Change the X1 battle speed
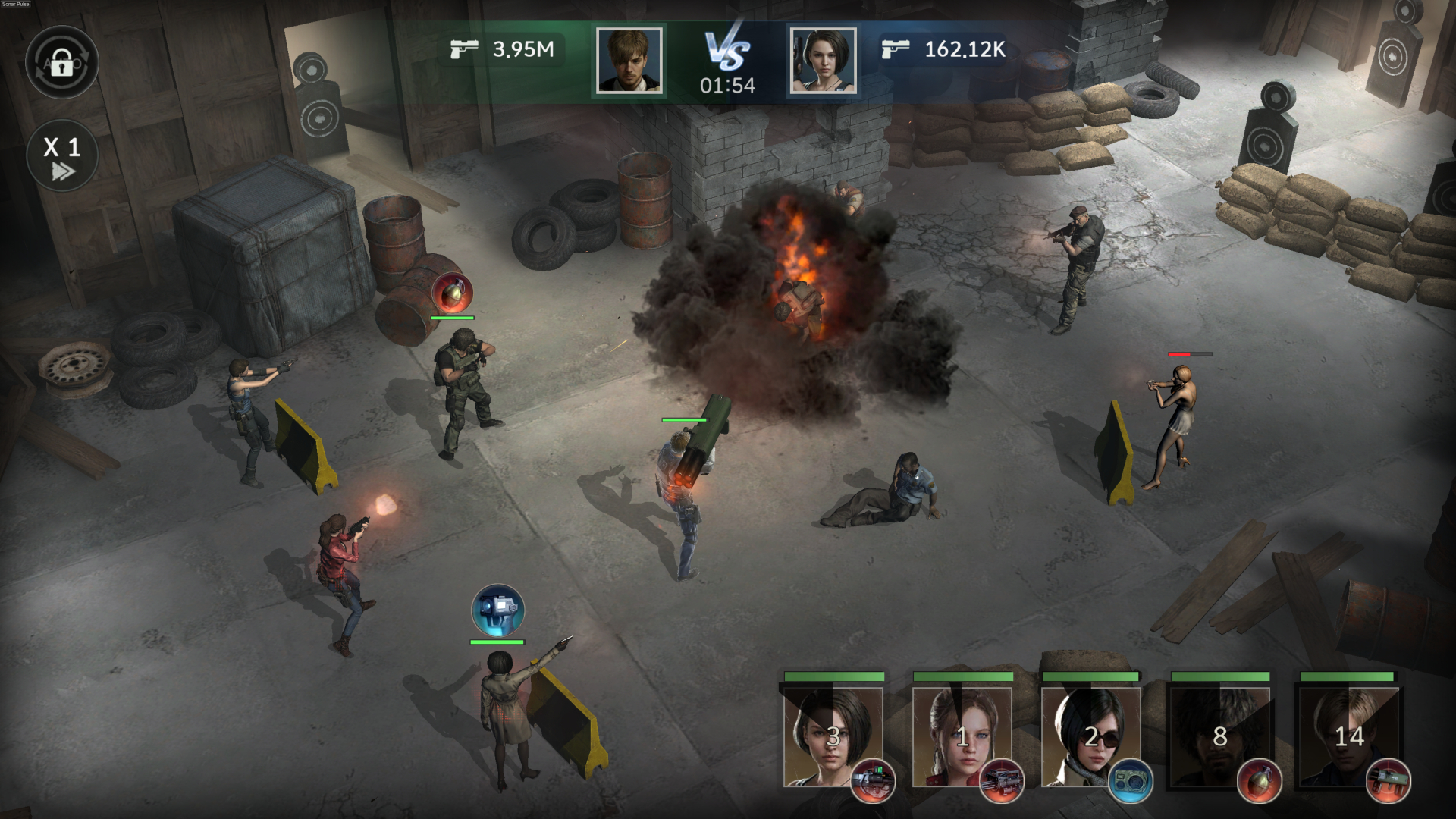1456x819 pixels. click(62, 155)
